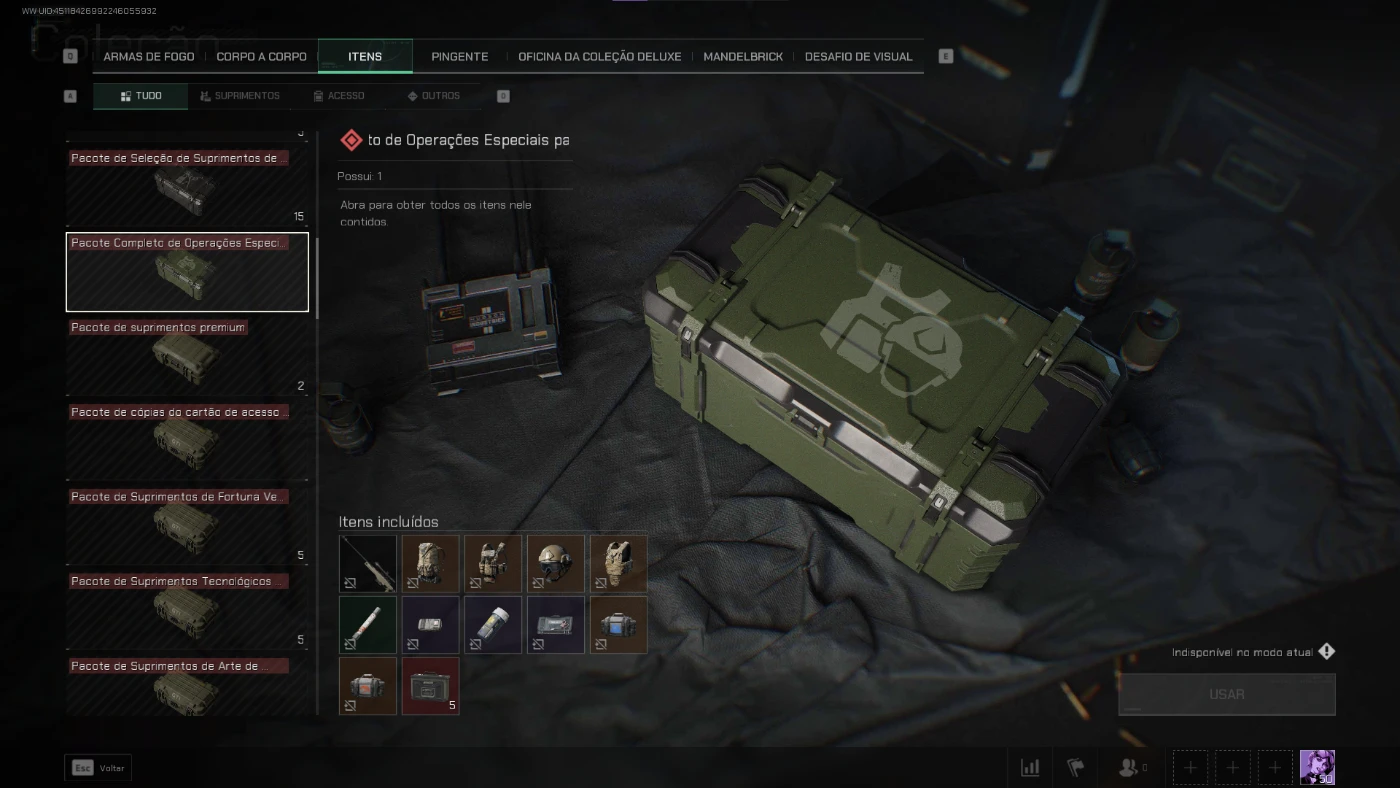Screen dimensions: 1400x788
Task: Choose the Outros filter
Action: coord(434,96)
